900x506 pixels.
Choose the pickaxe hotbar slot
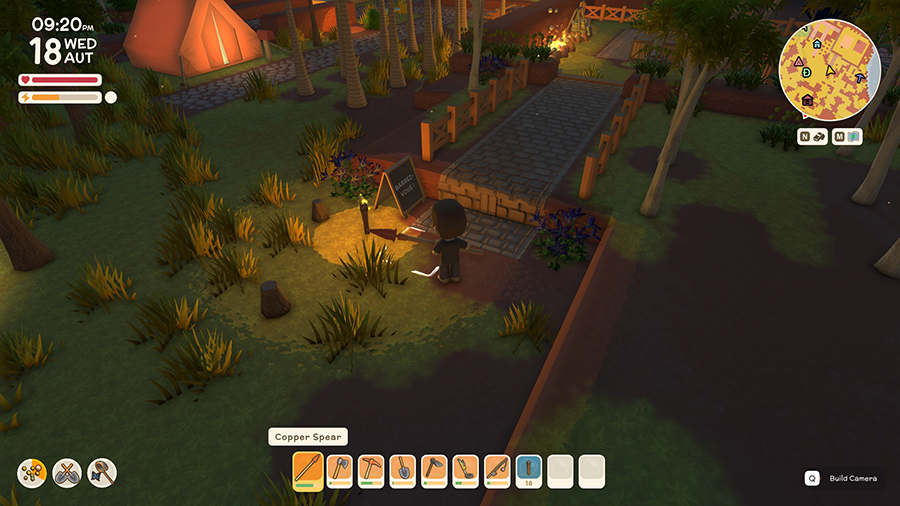click(x=372, y=470)
